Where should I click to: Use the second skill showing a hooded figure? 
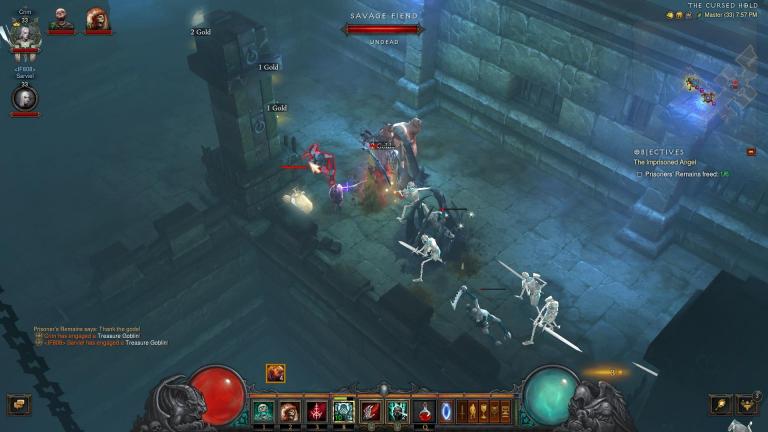290,410
